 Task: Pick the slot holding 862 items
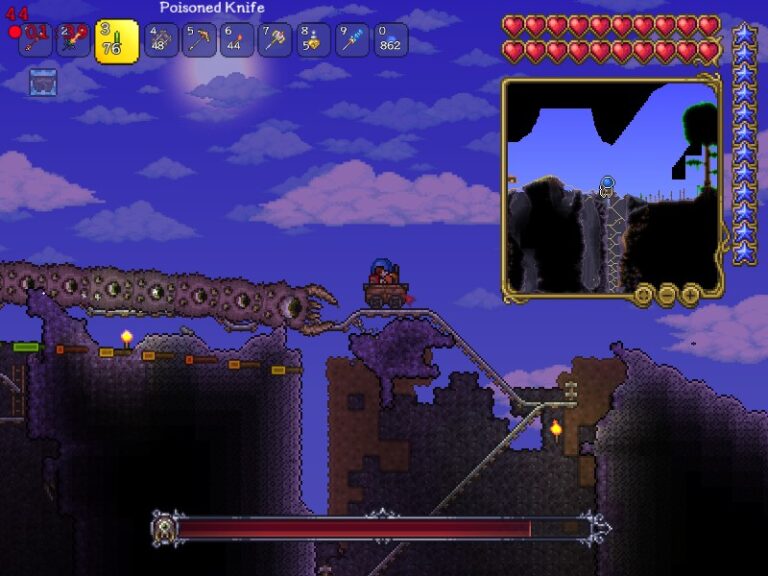point(390,40)
